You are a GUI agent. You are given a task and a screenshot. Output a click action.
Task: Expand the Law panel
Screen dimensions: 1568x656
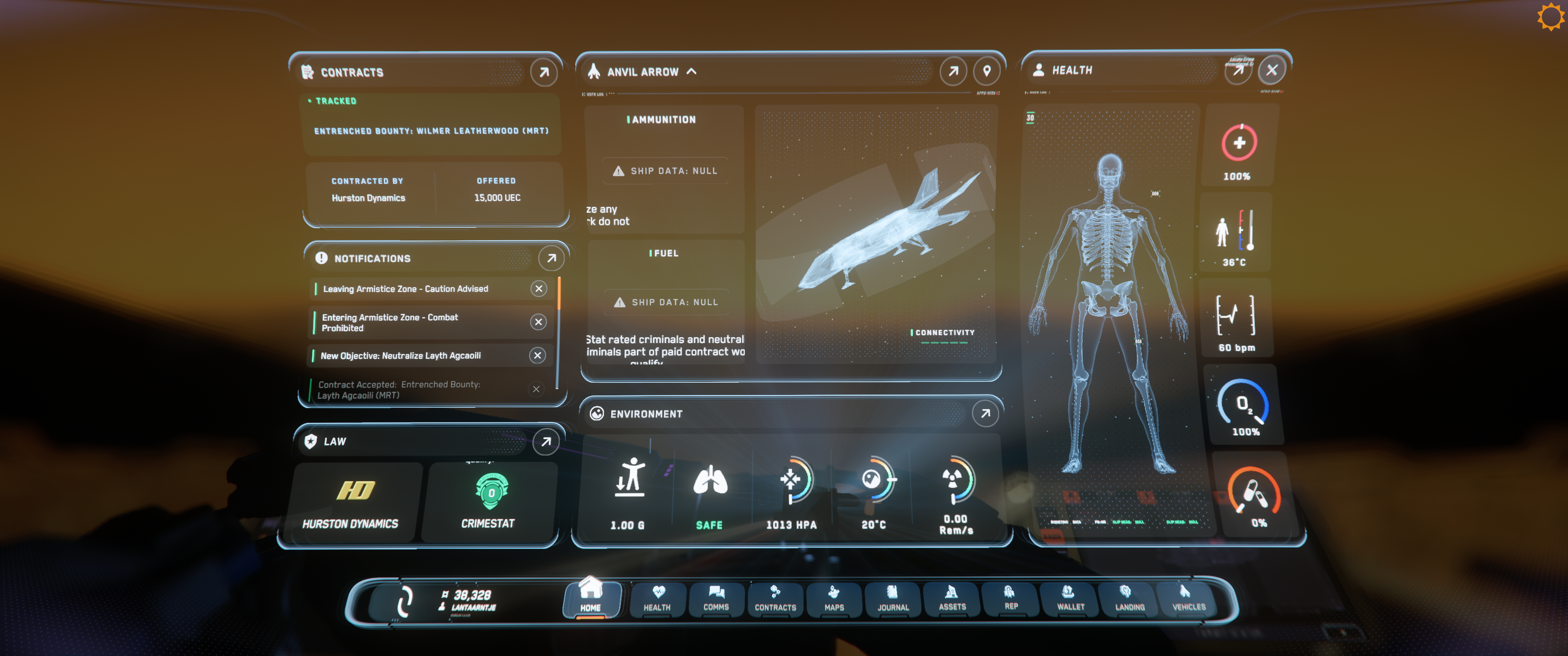tap(546, 441)
